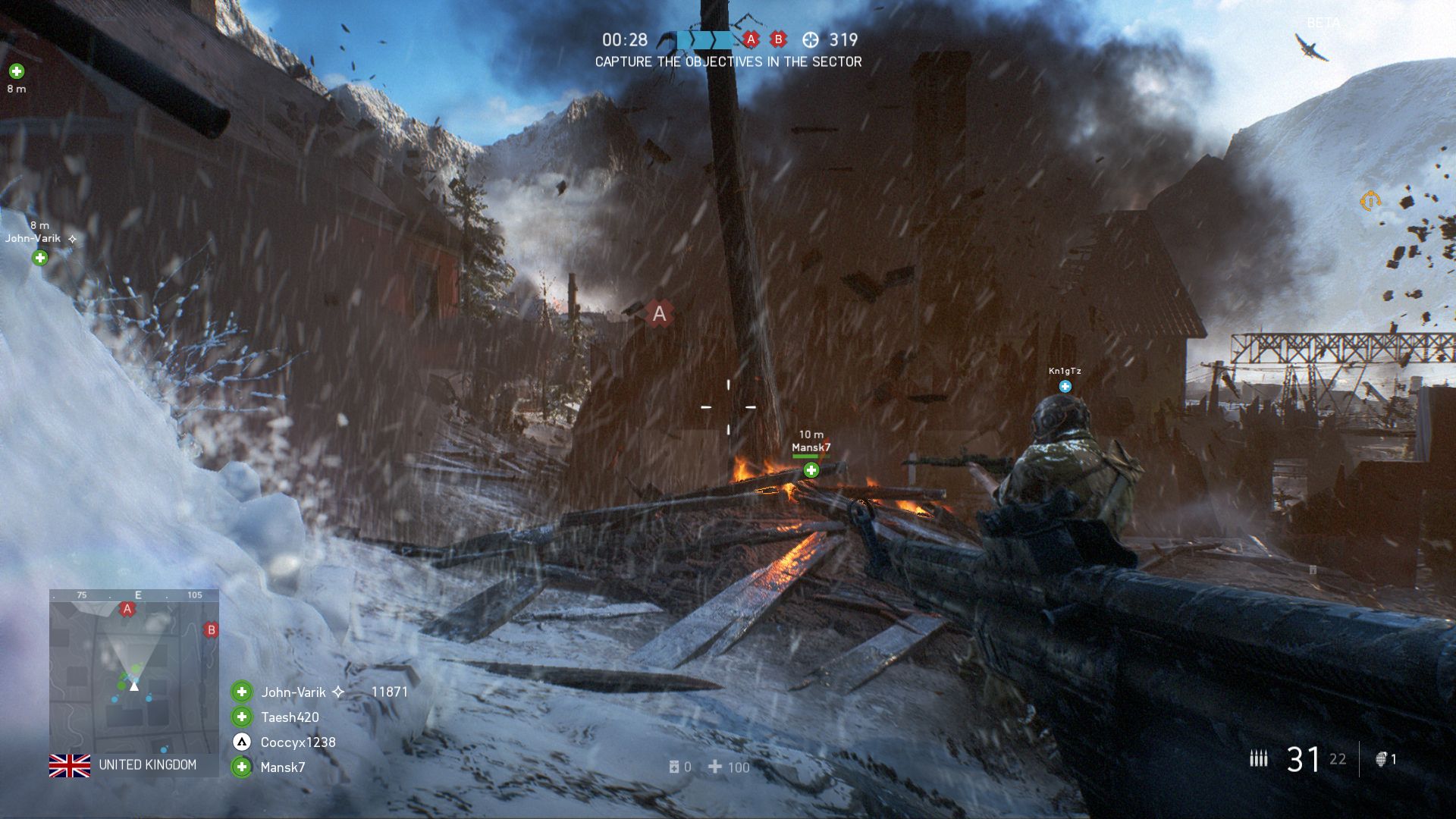
Task: Select objective A marker in the world
Action: click(658, 313)
